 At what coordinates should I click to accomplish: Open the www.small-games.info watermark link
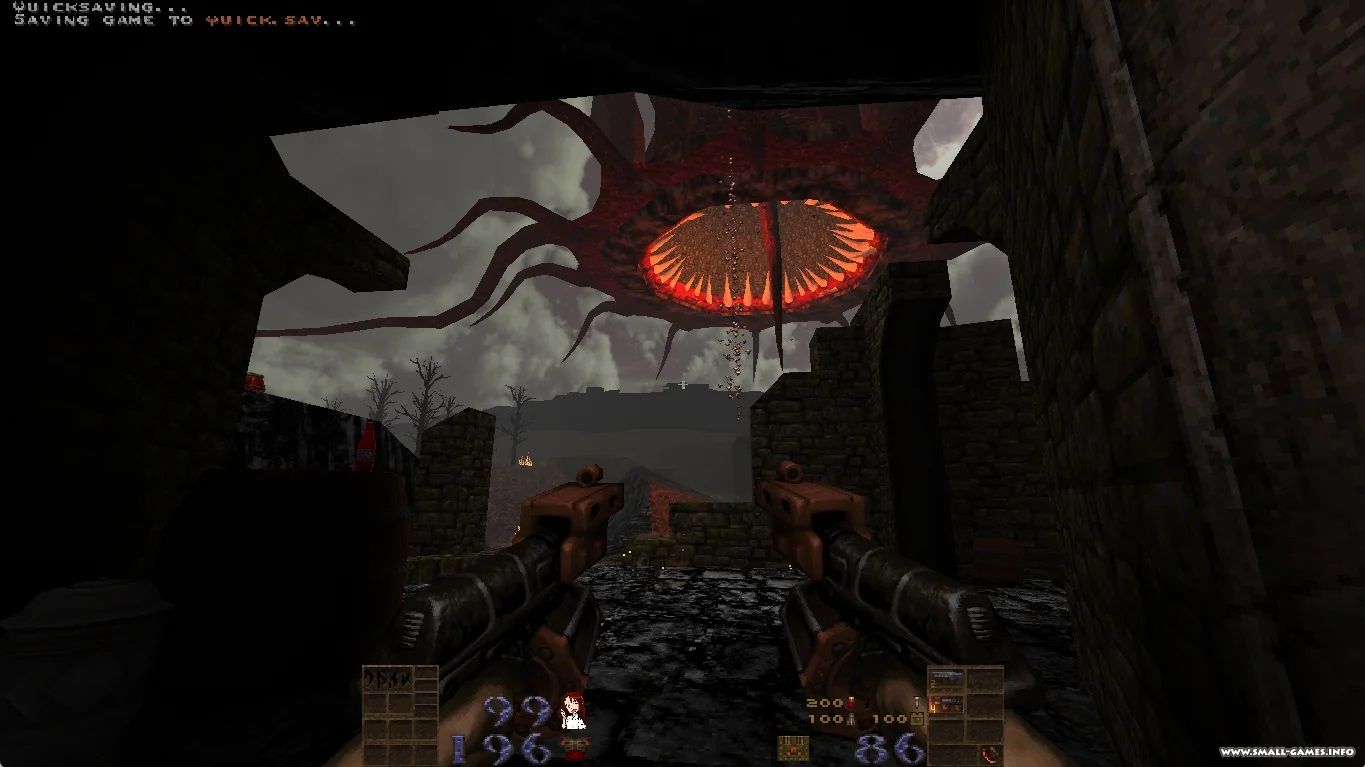1286,752
